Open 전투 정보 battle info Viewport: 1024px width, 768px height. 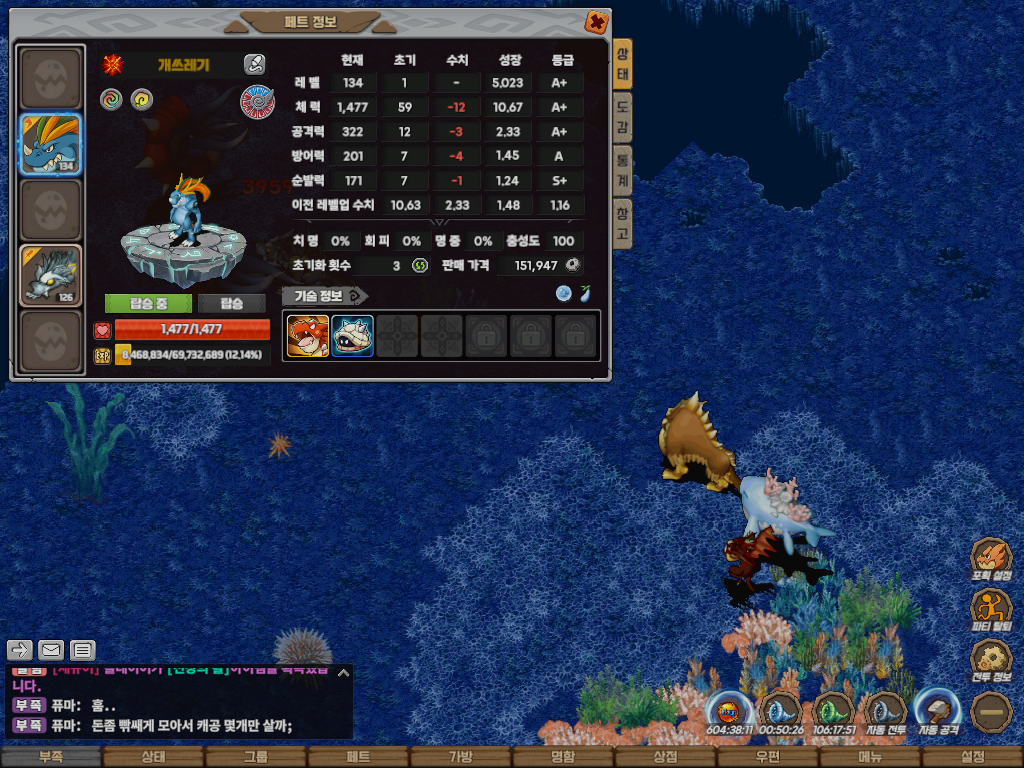click(991, 661)
